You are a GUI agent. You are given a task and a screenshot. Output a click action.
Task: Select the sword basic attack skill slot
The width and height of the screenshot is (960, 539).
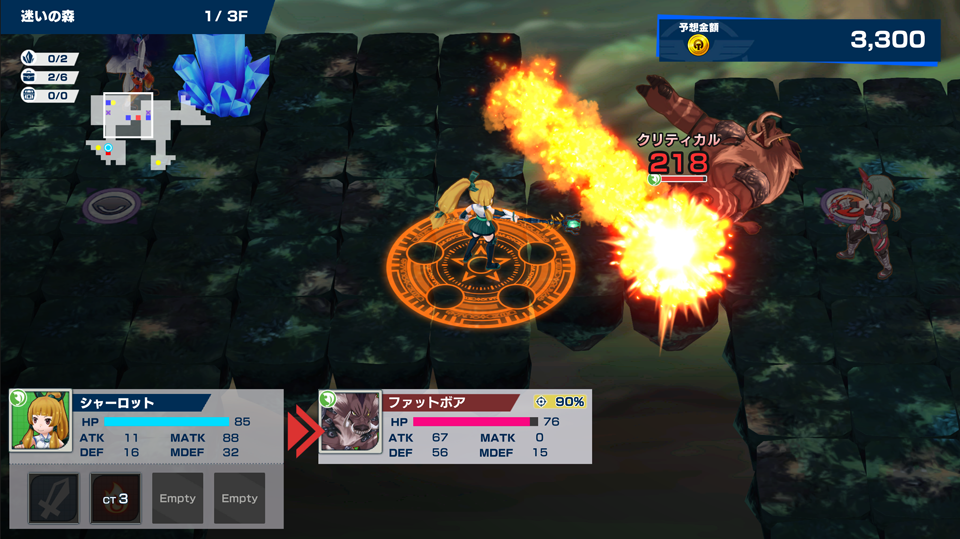click(53, 498)
